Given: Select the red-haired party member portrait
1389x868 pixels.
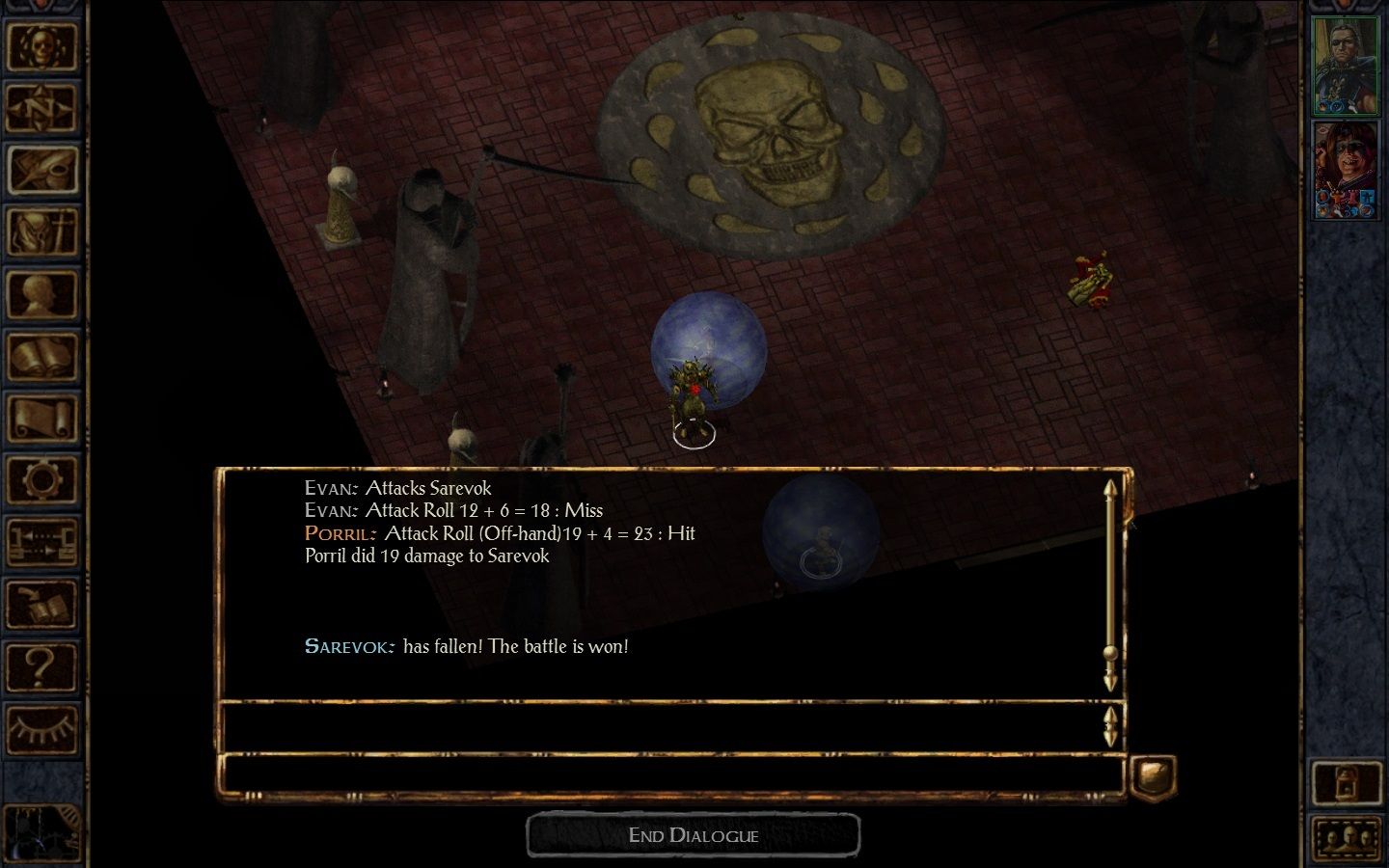Looking at the screenshot, I should point(1346,170).
